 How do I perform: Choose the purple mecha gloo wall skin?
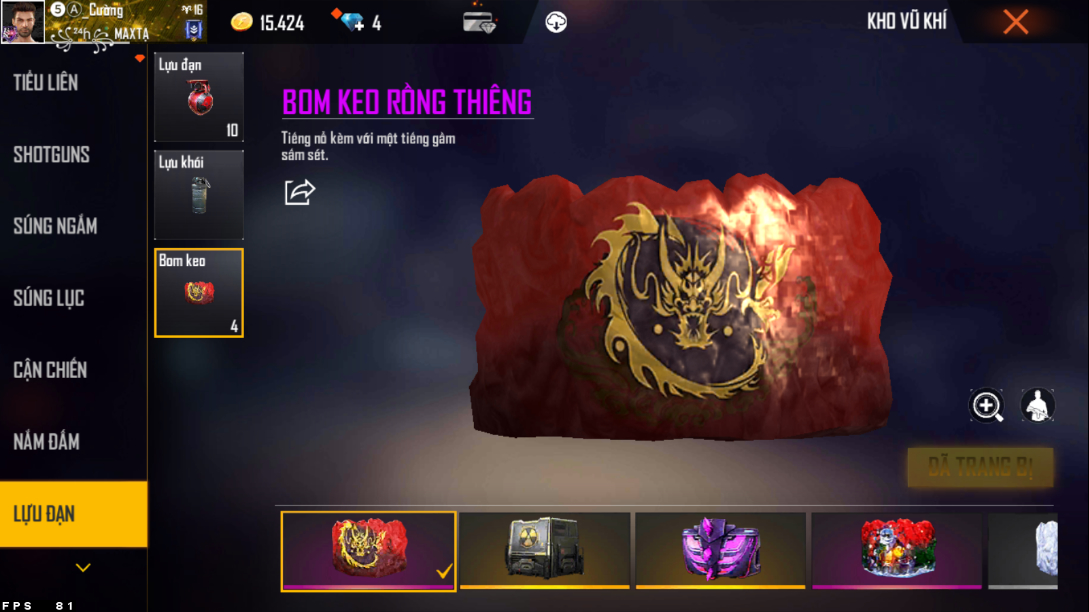720,549
